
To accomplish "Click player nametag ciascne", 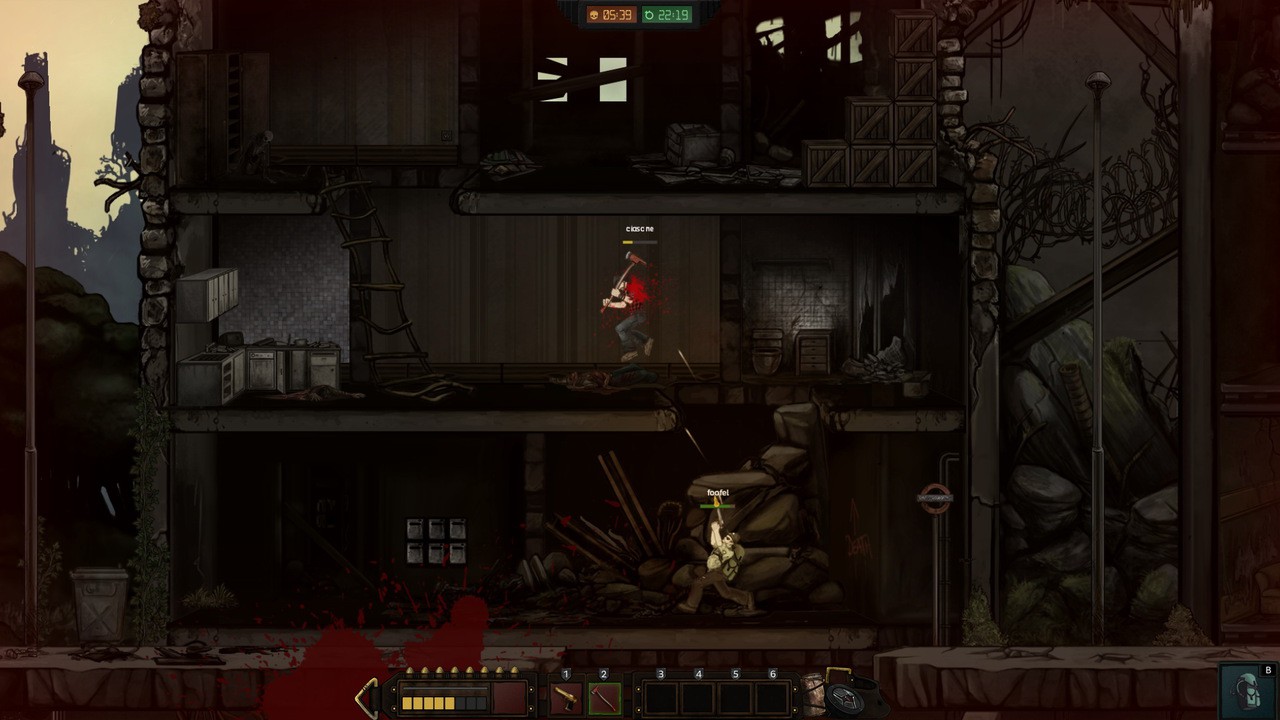I will pyautogui.click(x=638, y=229).
